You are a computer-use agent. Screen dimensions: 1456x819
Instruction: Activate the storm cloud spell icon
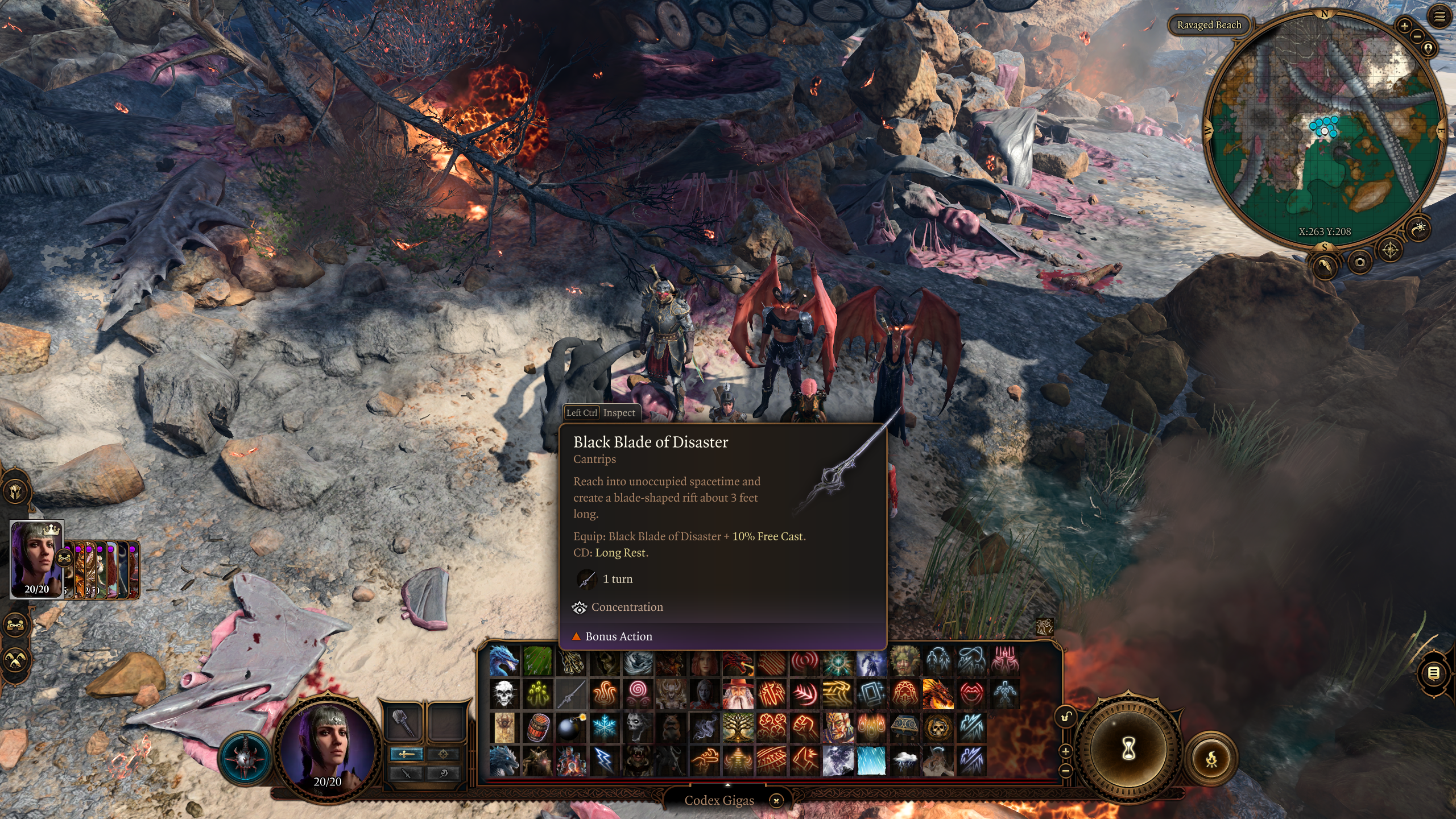point(904,761)
